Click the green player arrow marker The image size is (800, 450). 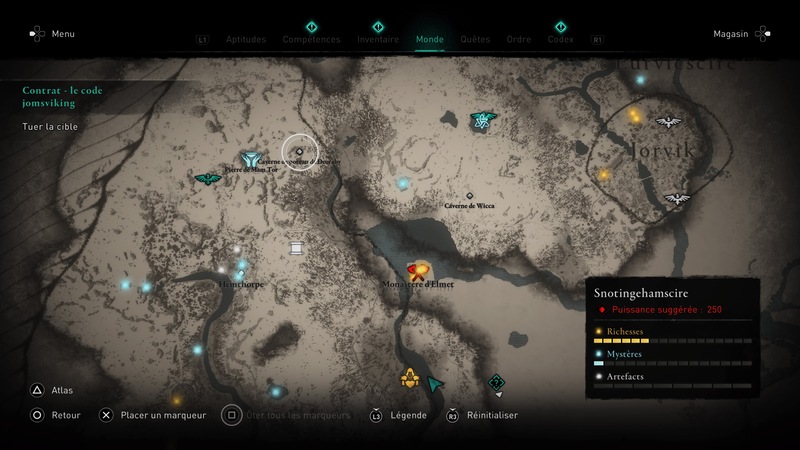point(435,383)
